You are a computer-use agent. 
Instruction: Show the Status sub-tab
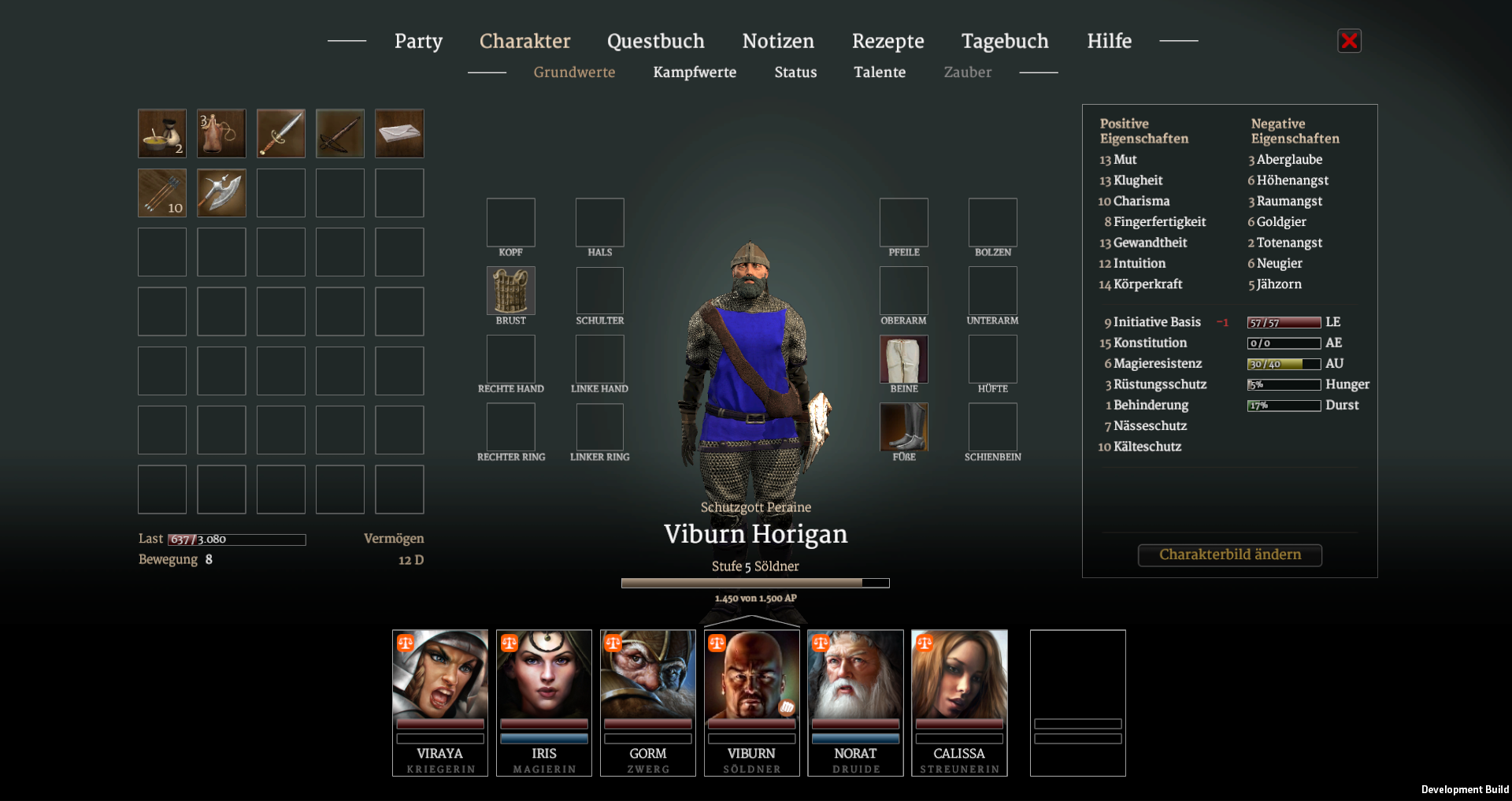pos(795,72)
